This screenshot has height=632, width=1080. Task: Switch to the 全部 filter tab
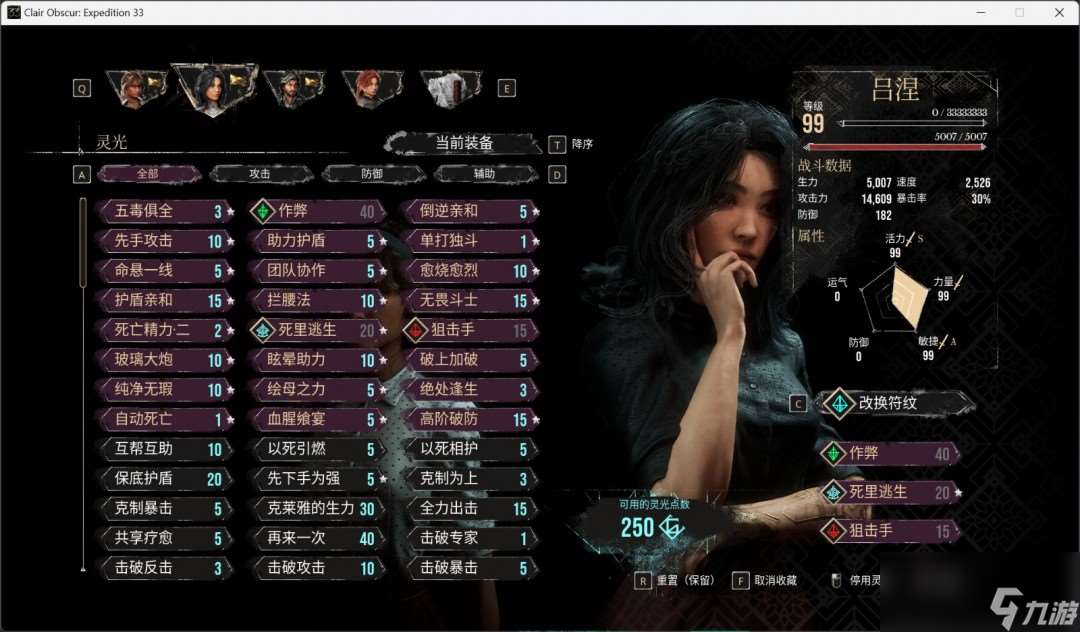148,174
